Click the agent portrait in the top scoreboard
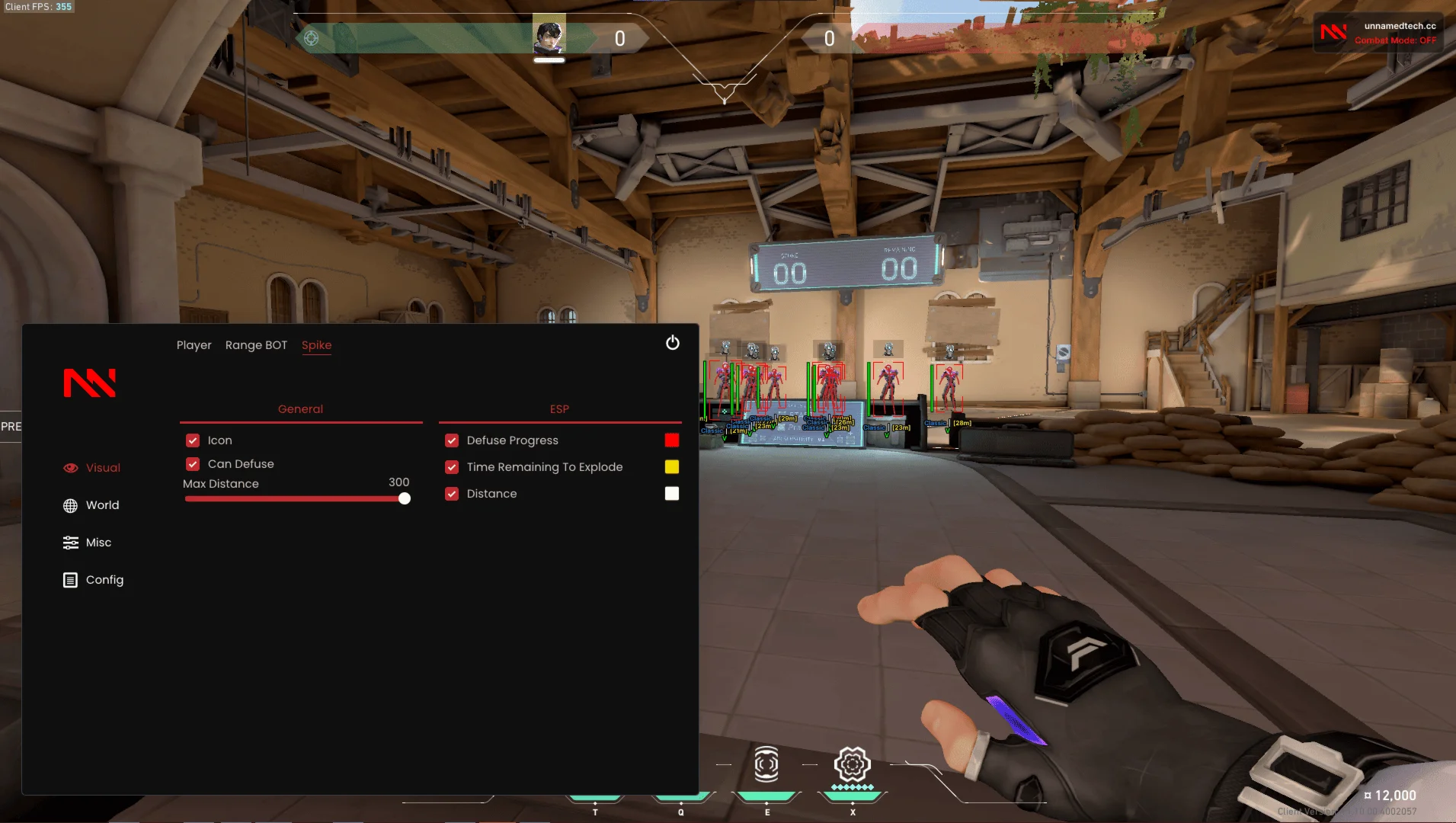This screenshot has width=1456, height=823. 549,34
